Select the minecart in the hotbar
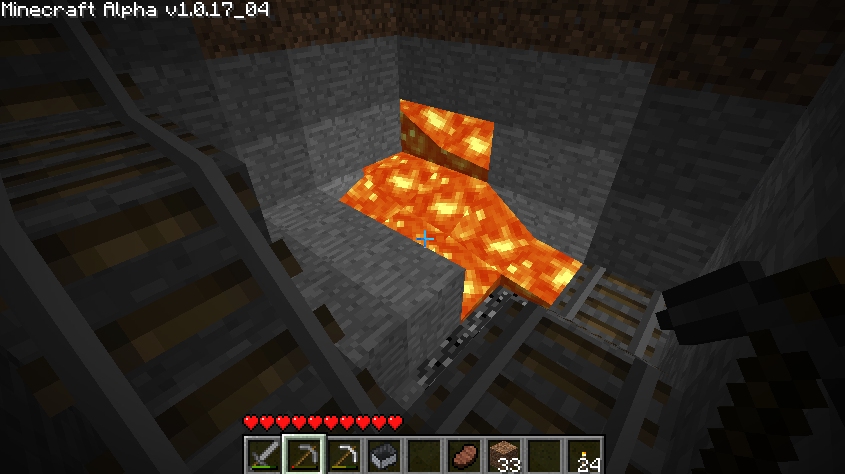This screenshot has height=474, width=845. coord(384,455)
